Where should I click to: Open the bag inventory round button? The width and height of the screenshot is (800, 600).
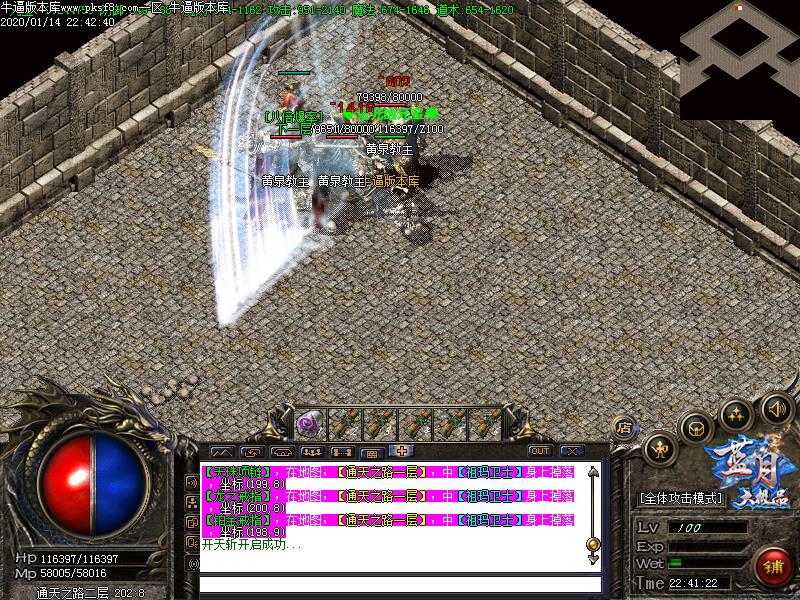tap(697, 428)
